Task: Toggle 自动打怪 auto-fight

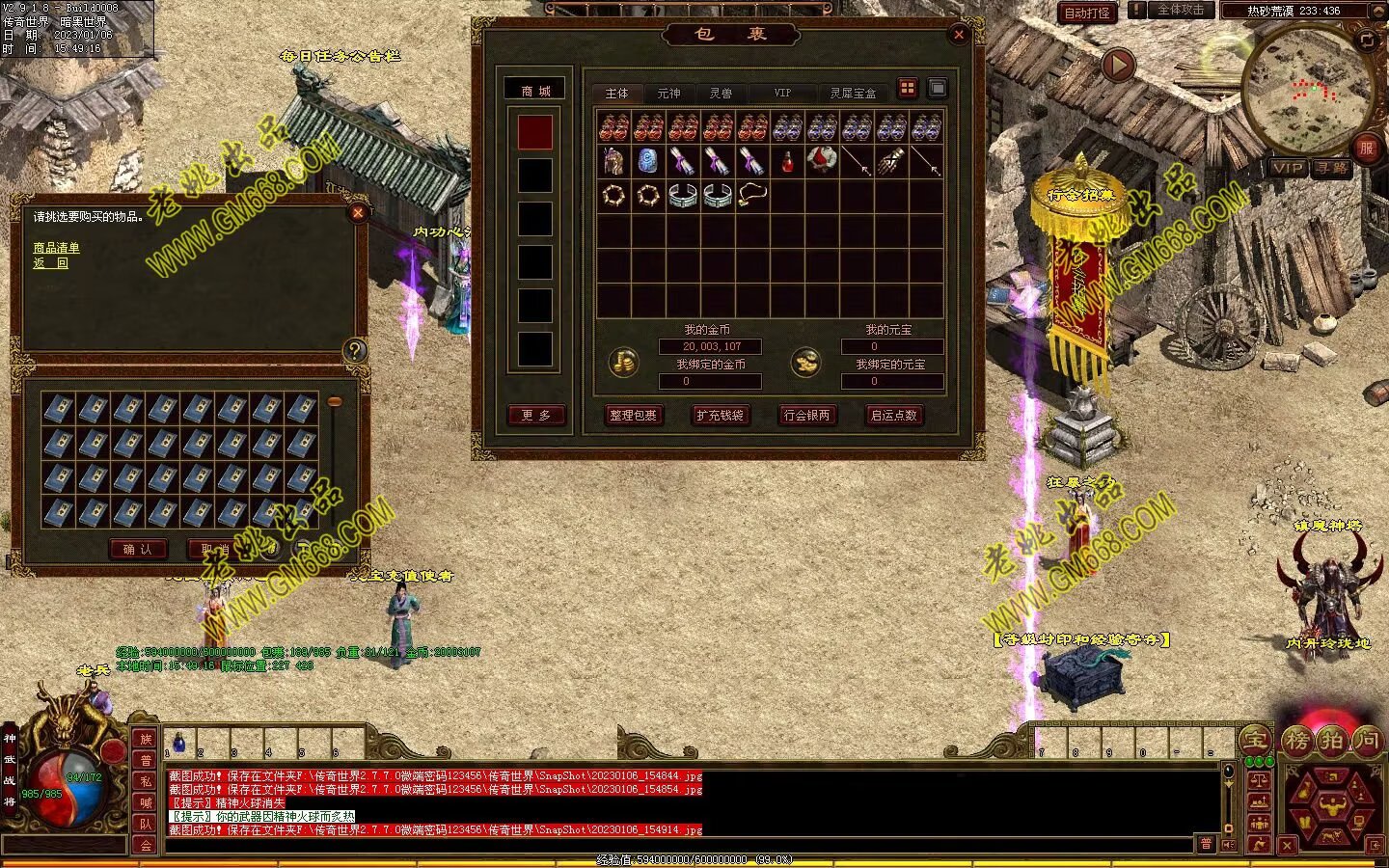Action: (x=1087, y=13)
